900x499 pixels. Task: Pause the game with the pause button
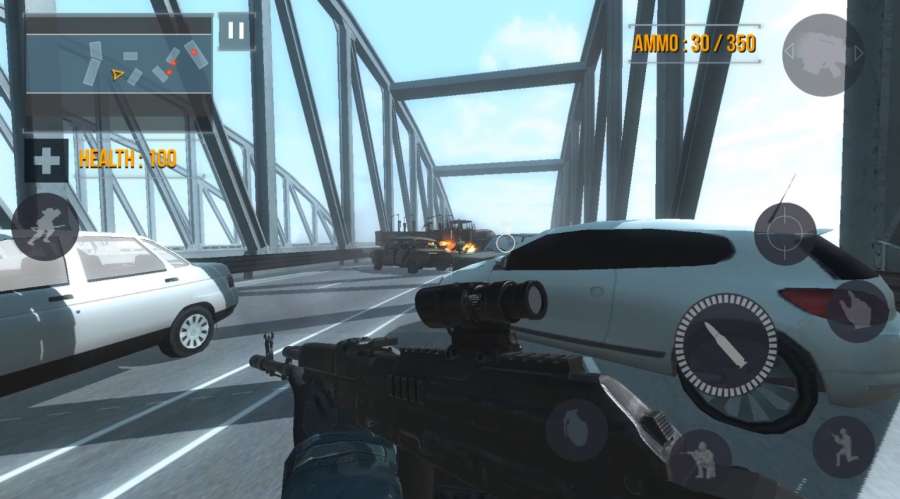(236, 31)
